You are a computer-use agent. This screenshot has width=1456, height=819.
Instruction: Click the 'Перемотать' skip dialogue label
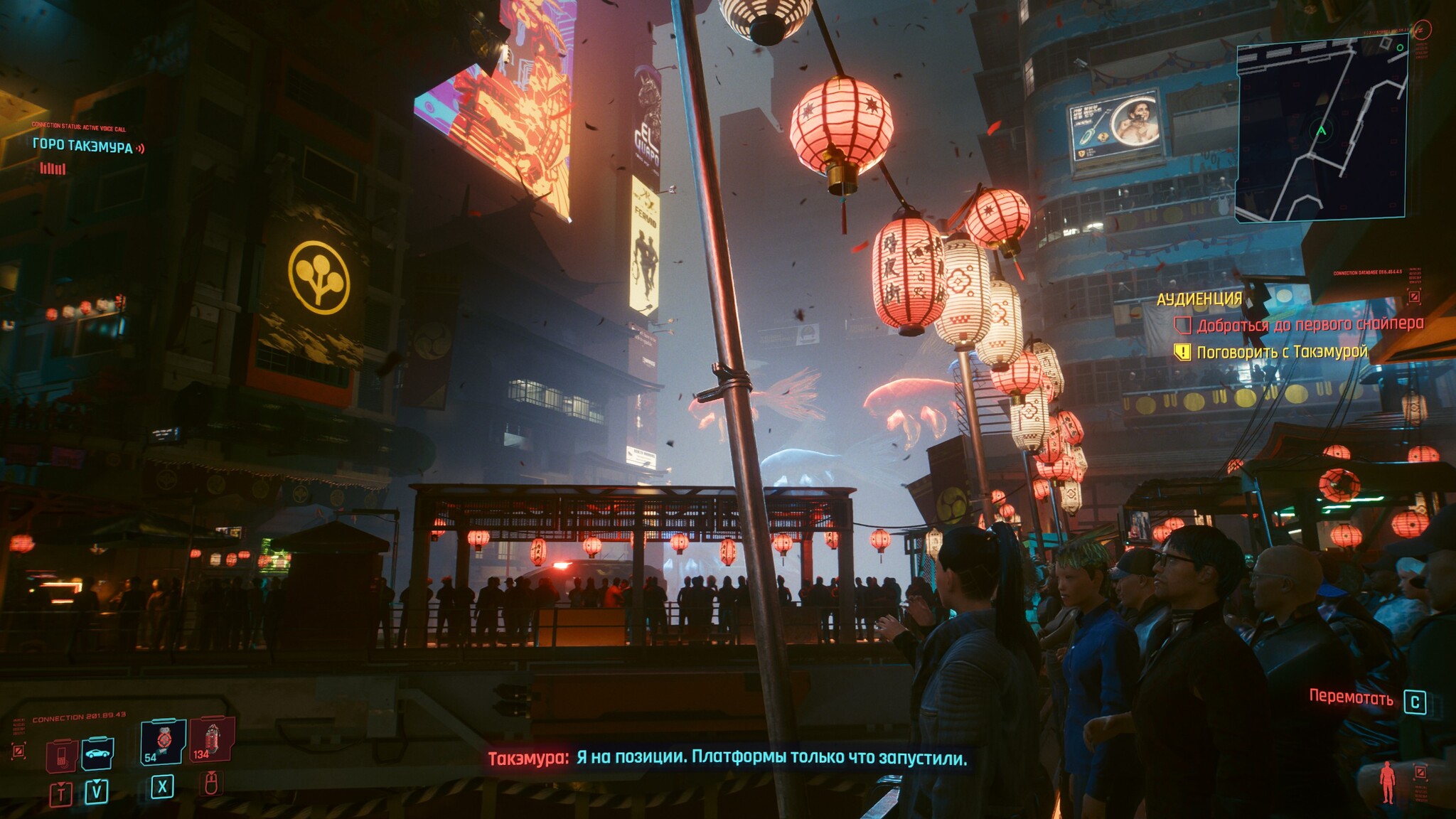[1351, 698]
